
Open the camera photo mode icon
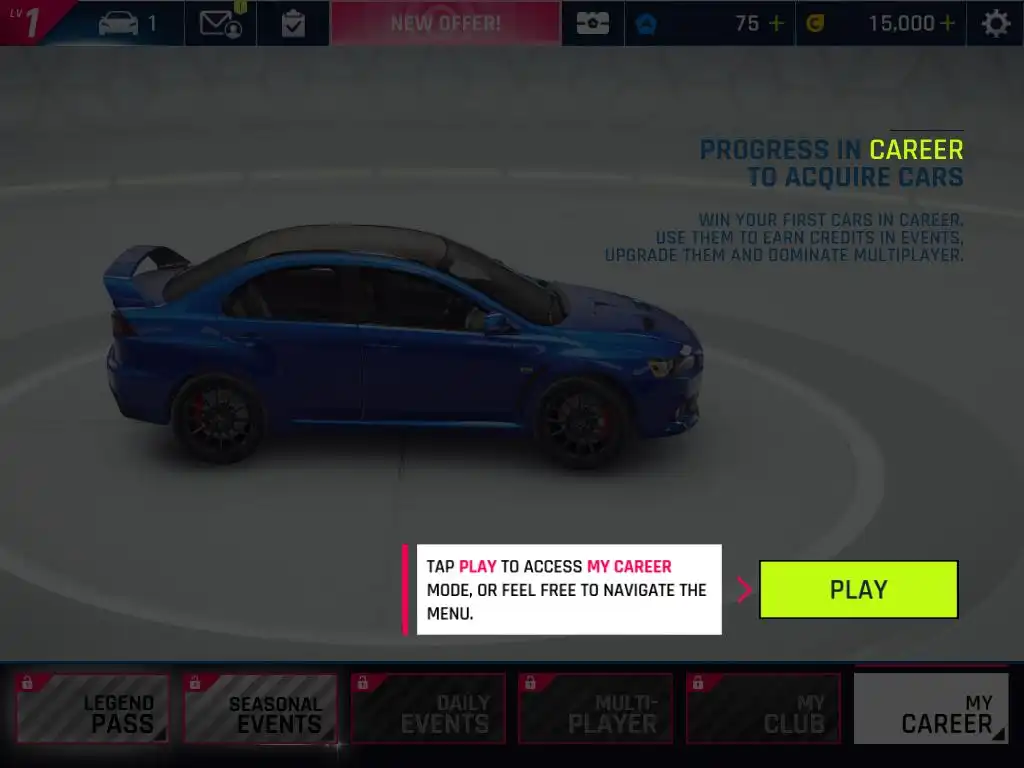point(592,23)
